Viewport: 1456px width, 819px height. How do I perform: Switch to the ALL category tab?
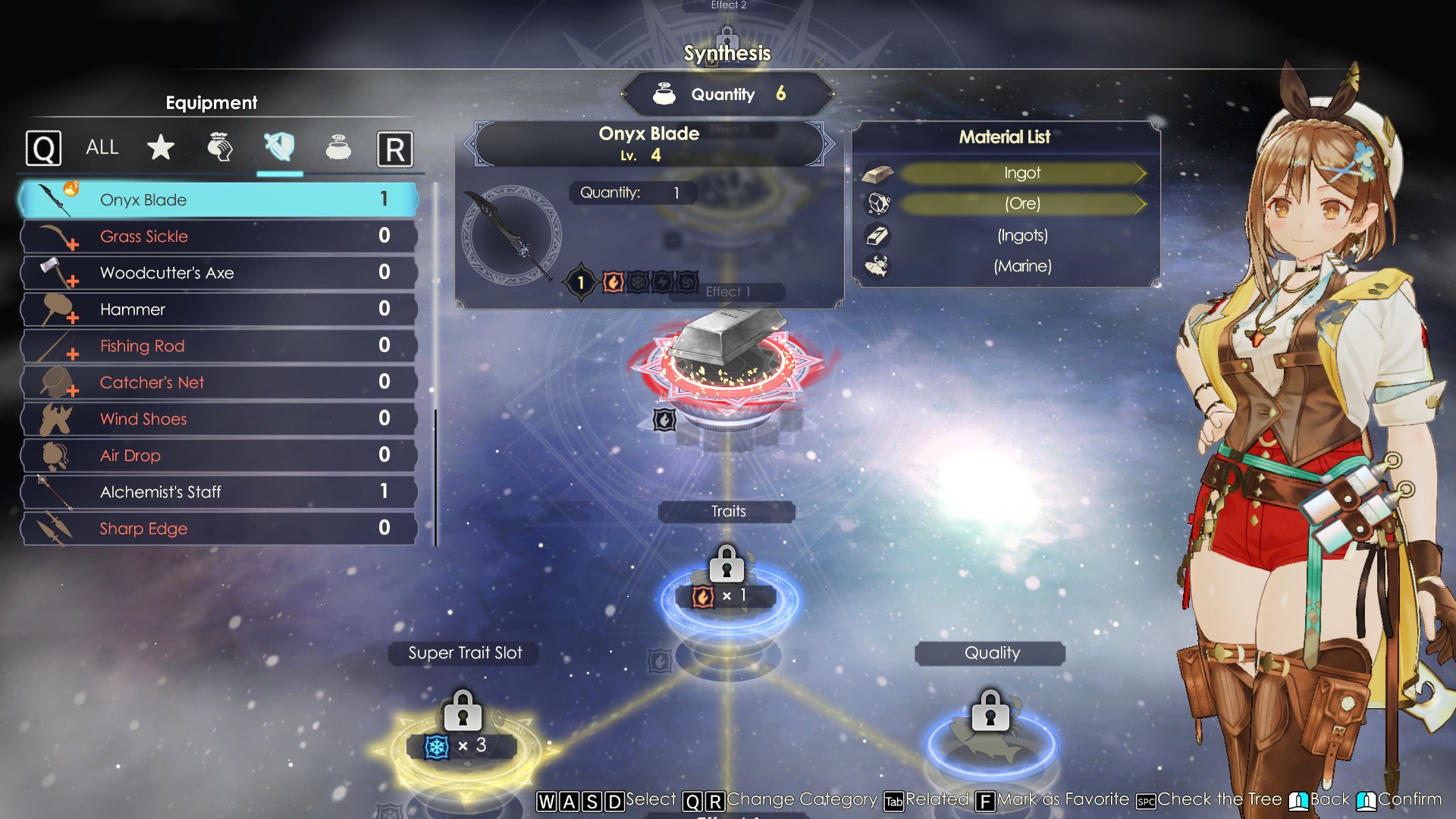[x=102, y=148]
